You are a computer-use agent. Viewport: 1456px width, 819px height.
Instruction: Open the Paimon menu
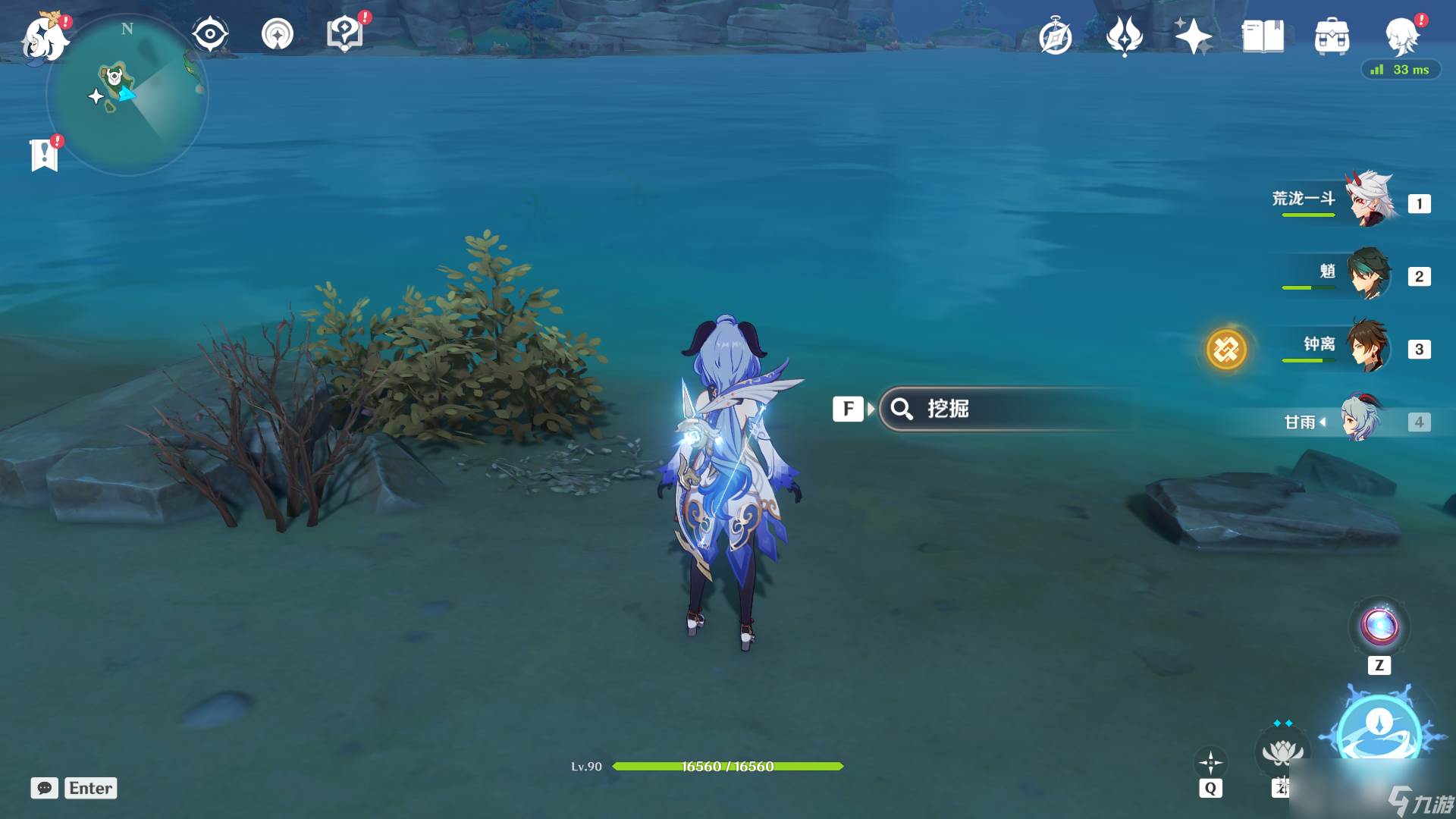44,38
